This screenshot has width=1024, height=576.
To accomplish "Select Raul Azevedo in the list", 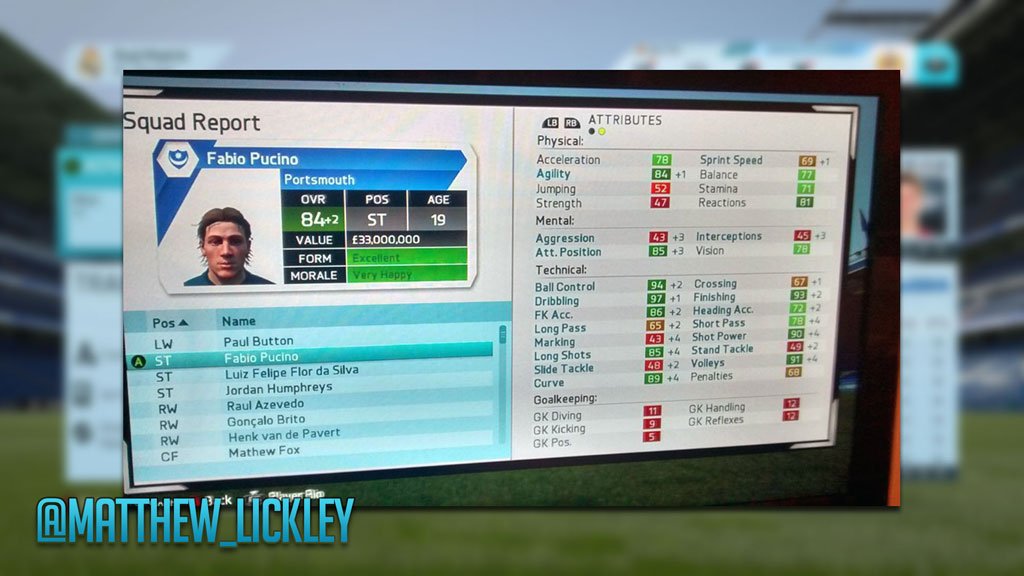I will [x=265, y=404].
